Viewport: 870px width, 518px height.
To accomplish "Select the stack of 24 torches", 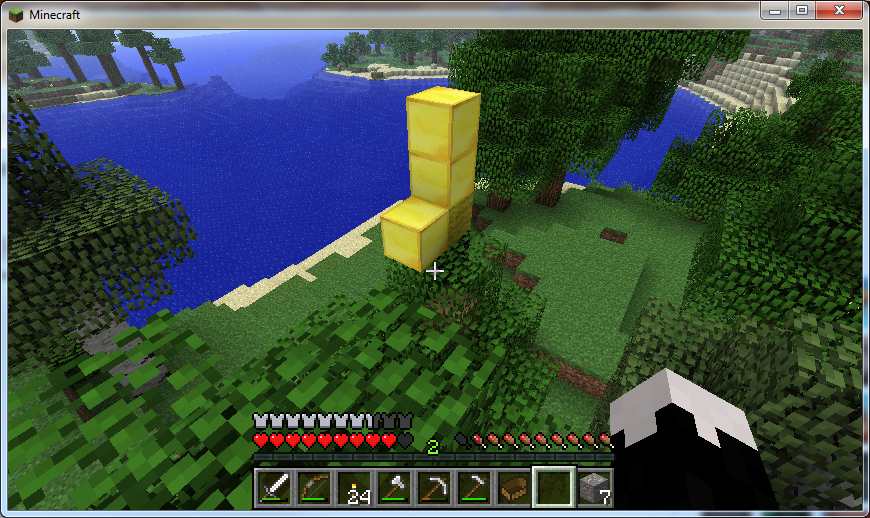I will [353, 486].
